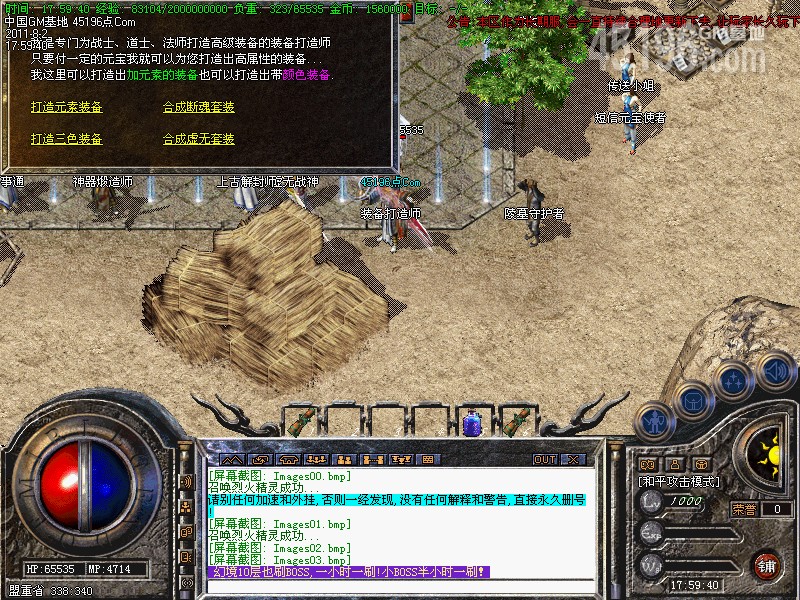Image resolution: width=800 pixels, height=600 pixels.
Task: Open the skills window with the sparkle button
Action: [733, 381]
